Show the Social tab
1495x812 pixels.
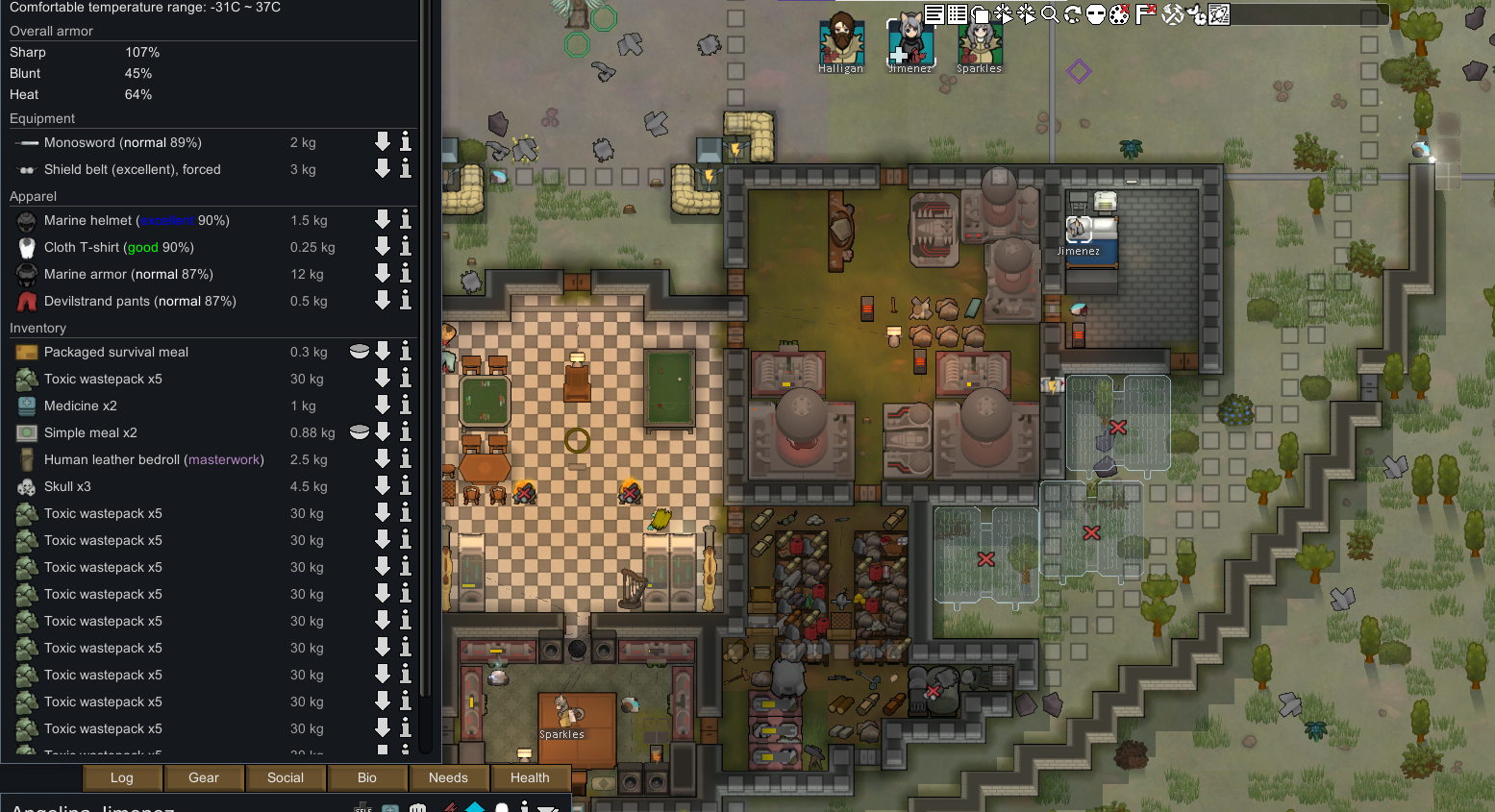286,777
